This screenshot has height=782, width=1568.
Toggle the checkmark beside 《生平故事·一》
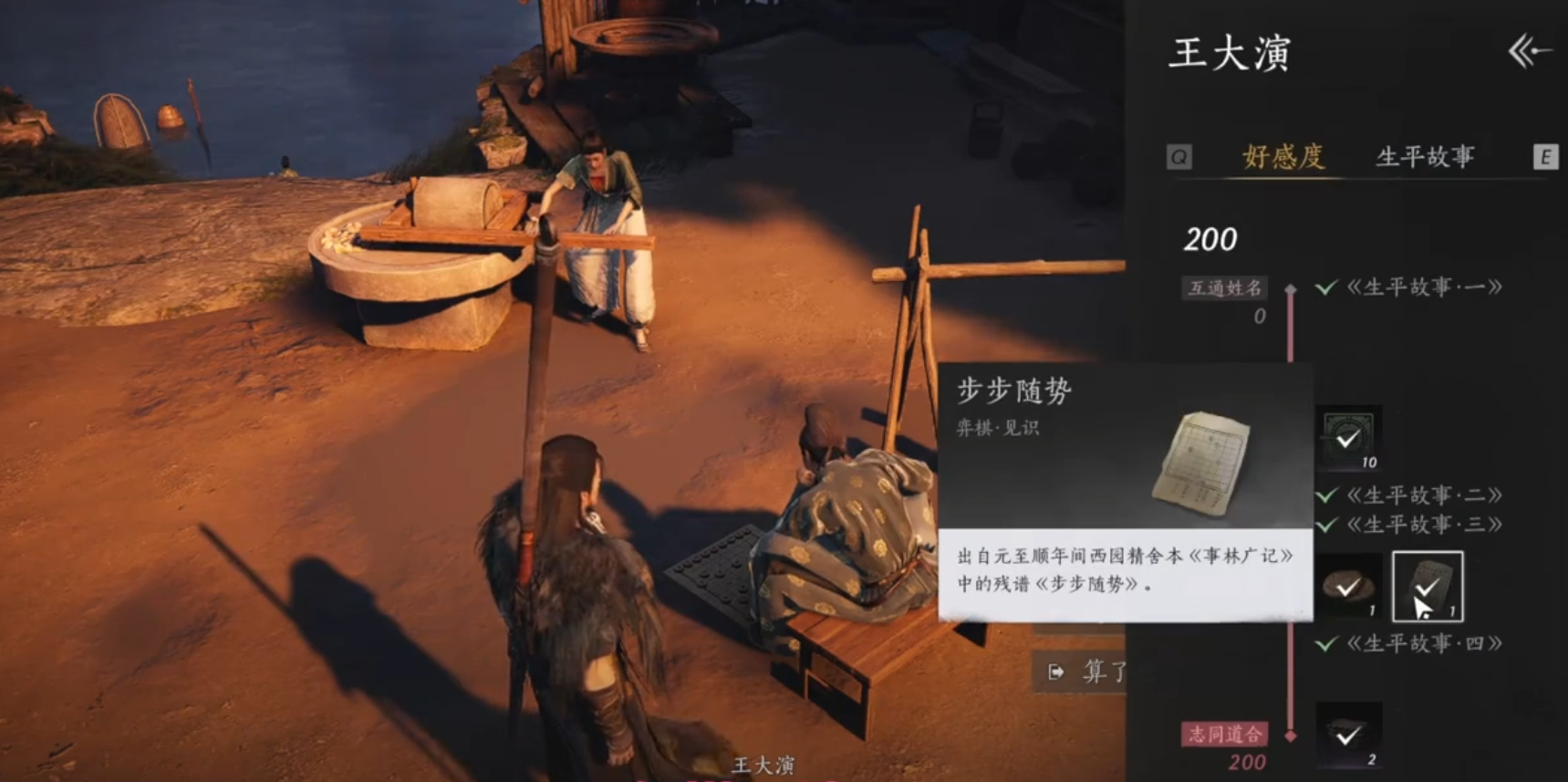click(x=1324, y=289)
